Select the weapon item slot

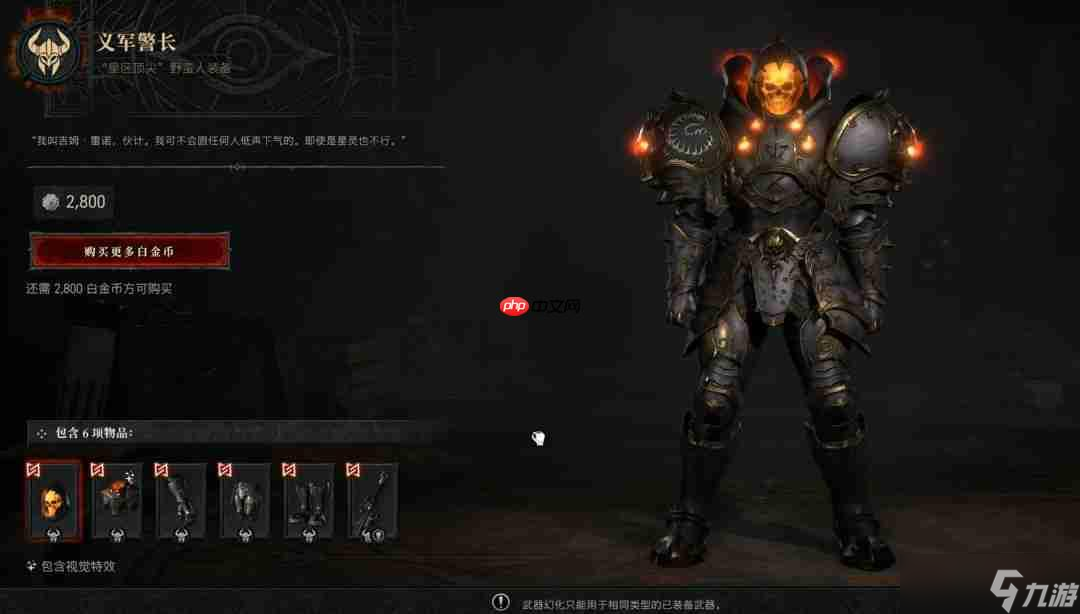click(x=373, y=500)
